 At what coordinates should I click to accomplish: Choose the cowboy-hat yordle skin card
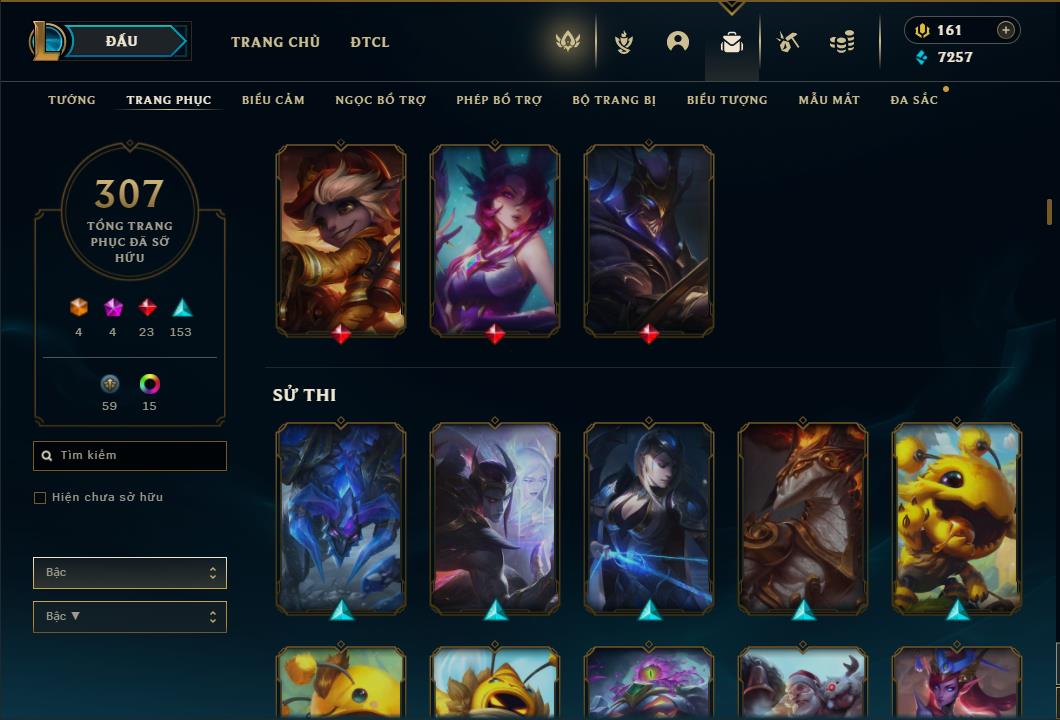pyautogui.click(x=341, y=238)
